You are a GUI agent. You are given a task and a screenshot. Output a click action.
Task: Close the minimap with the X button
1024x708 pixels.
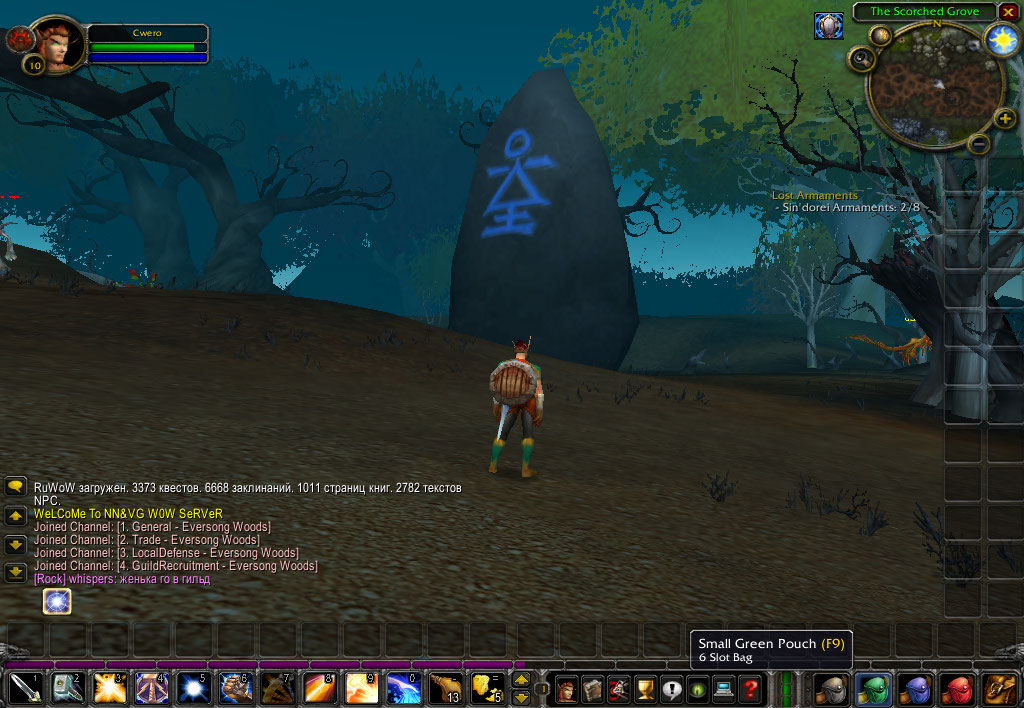1009,12
